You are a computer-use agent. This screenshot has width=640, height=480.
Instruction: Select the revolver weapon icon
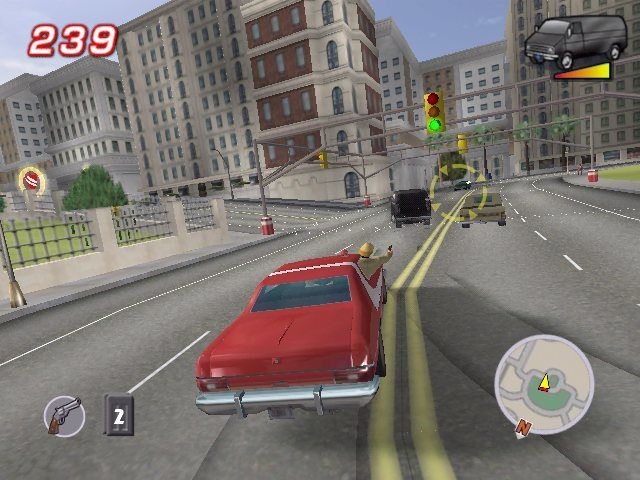64,415
